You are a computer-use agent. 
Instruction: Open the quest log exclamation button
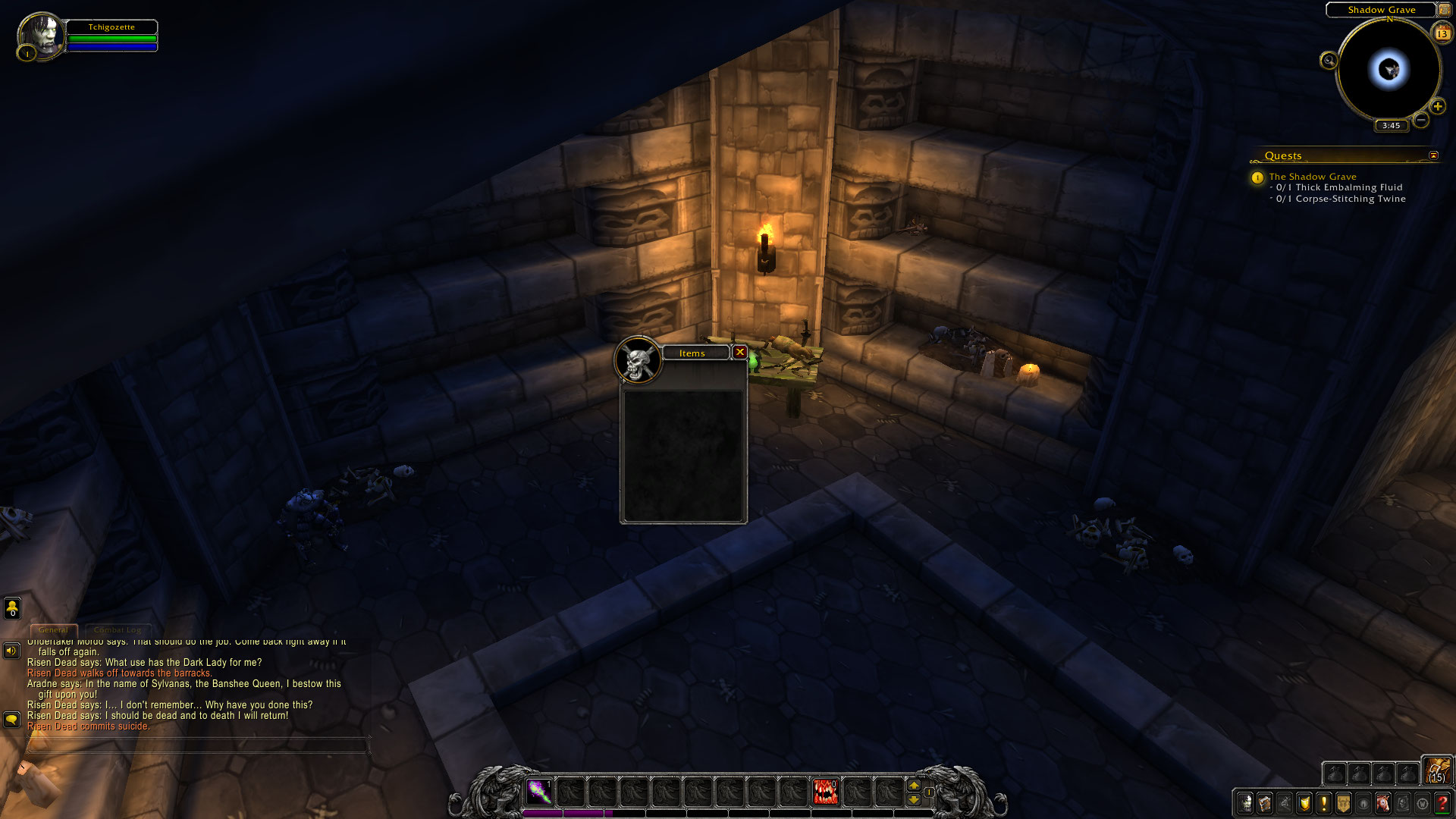pyautogui.click(x=1324, y=803)
